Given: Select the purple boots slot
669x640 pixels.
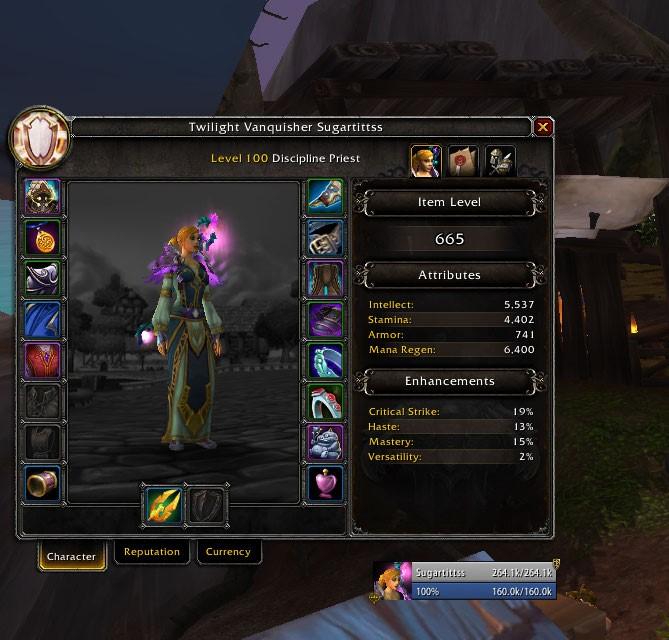Looking at the screenshot, I should pos(325,320).
